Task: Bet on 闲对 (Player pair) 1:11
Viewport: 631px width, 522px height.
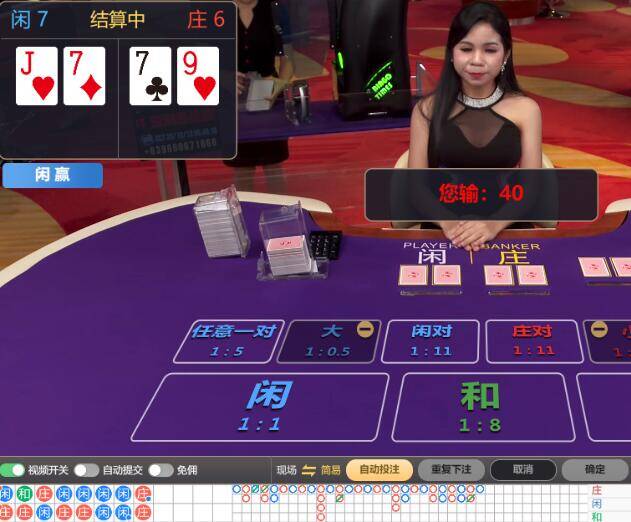Action: (x=431, y=340)
